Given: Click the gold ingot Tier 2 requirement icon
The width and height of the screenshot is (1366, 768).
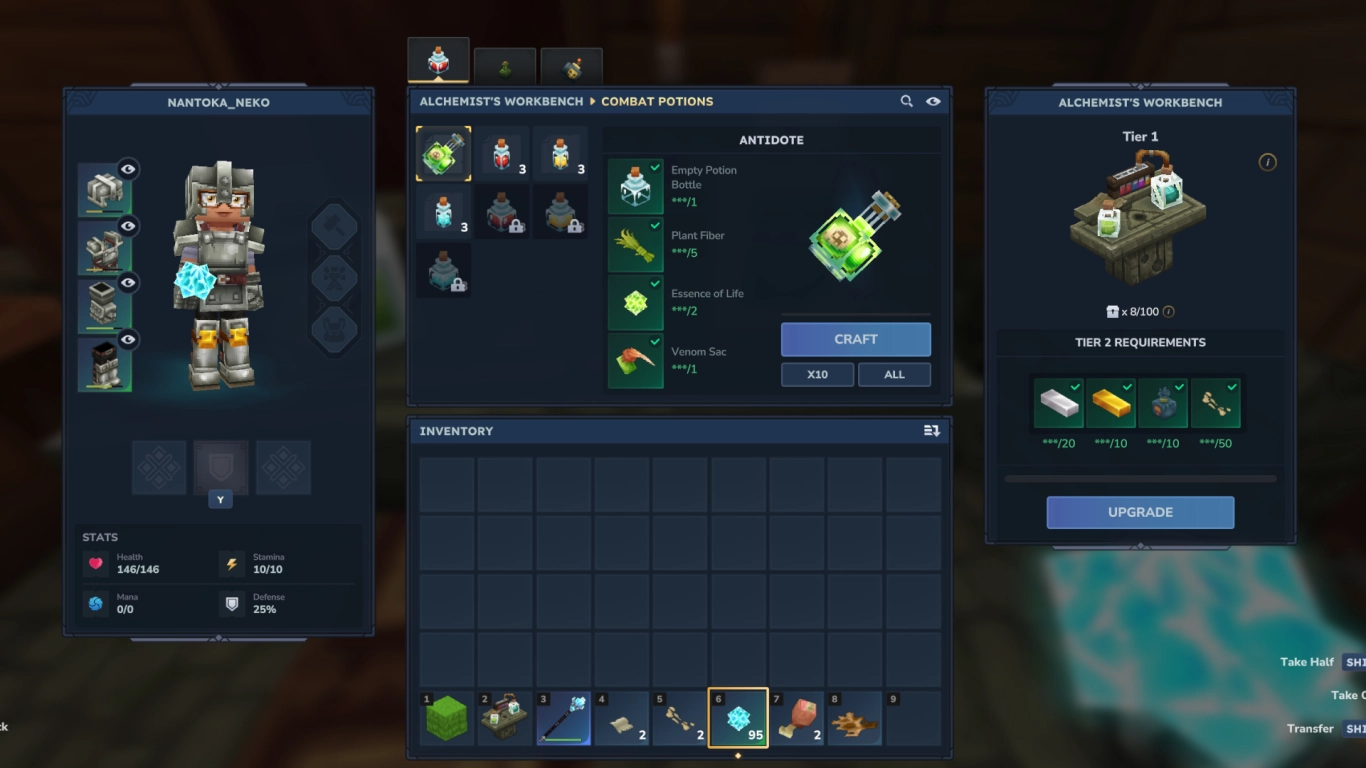Looking at the screenshot, I should click(1113, 402).
